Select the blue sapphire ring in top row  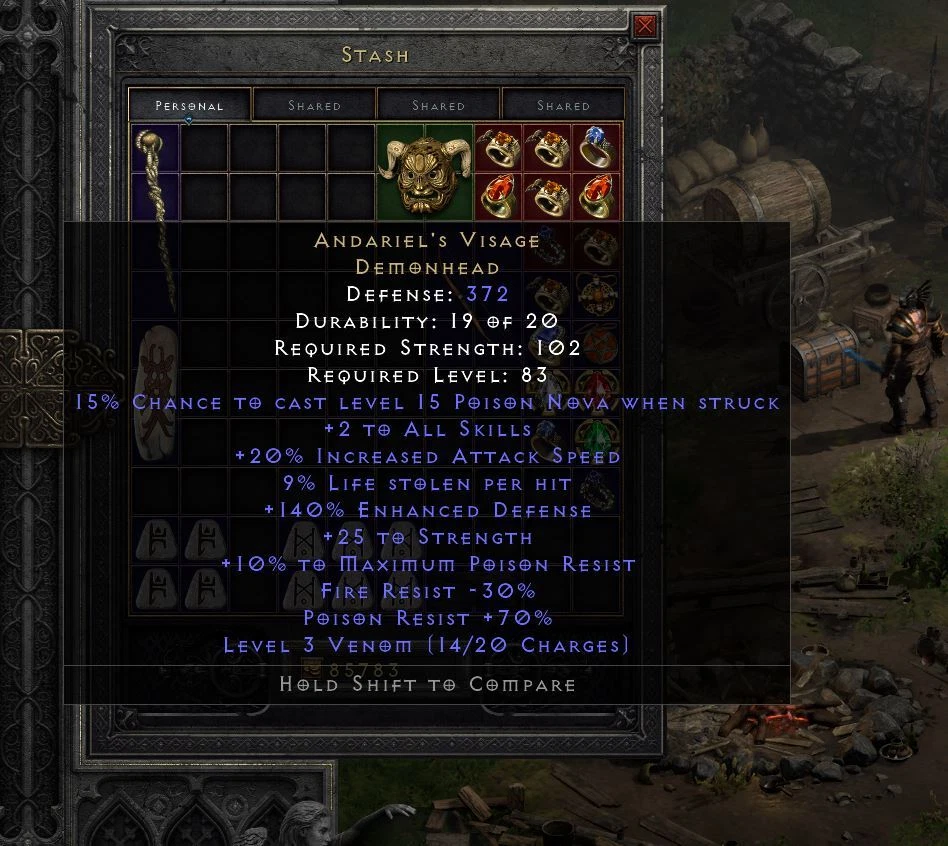(596, 148)
